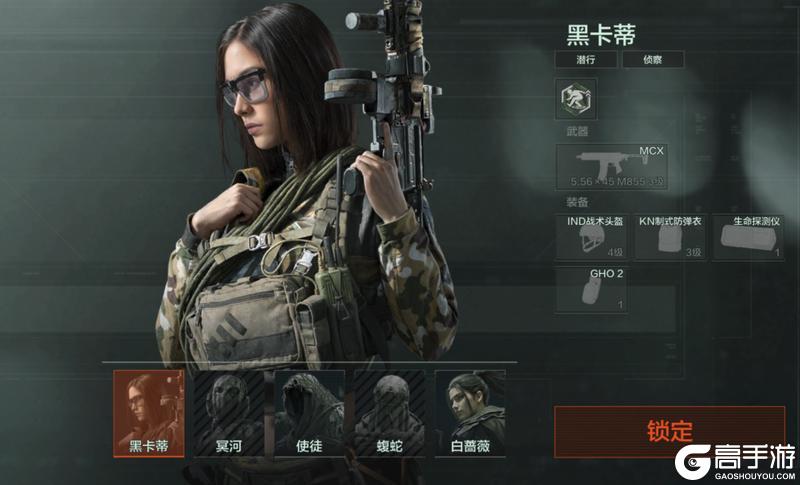
Task: View the KN制式防弹衣 armor slot
Action: click(669, 237)
